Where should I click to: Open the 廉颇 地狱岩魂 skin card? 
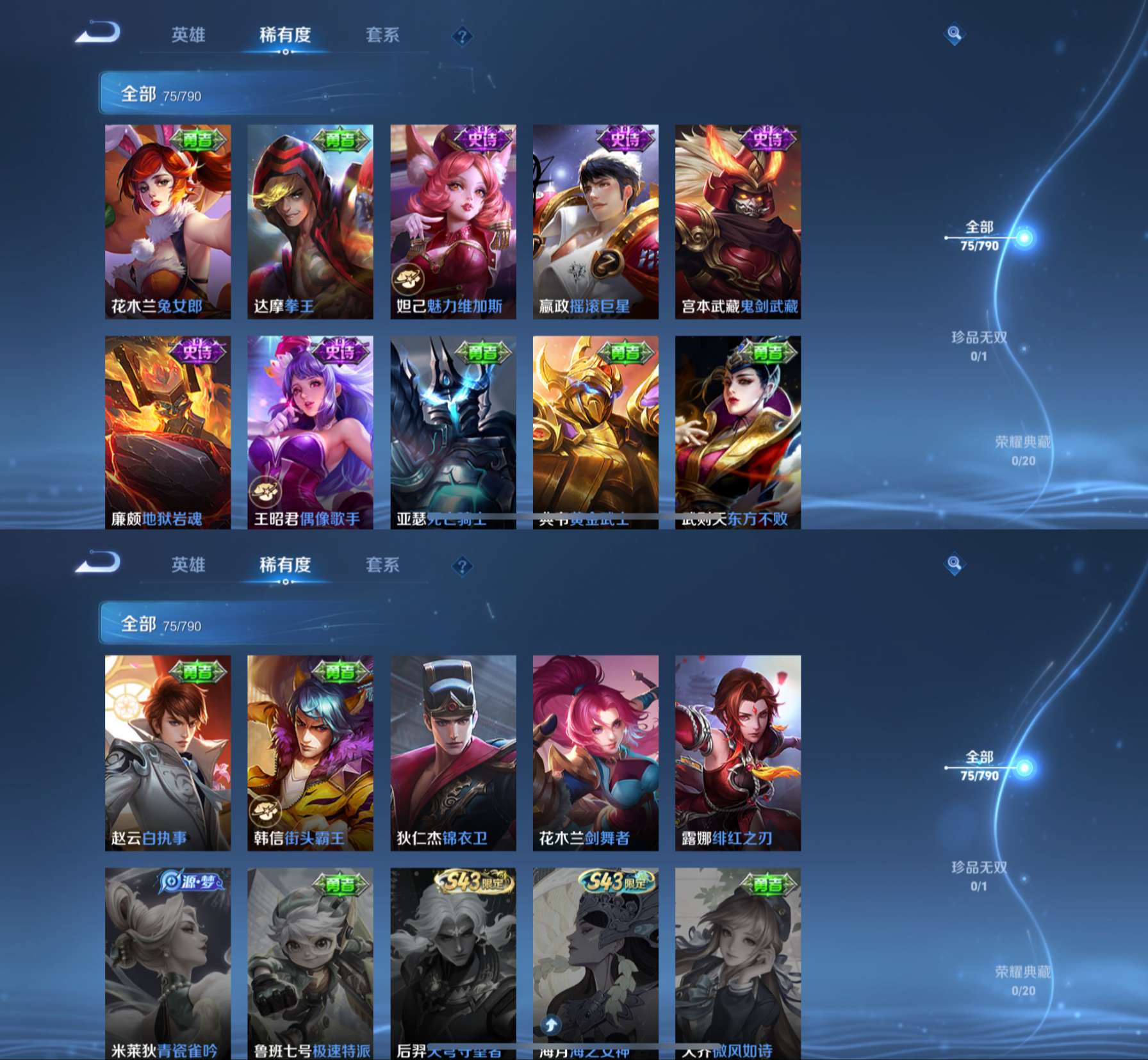(x=168, y=432)
